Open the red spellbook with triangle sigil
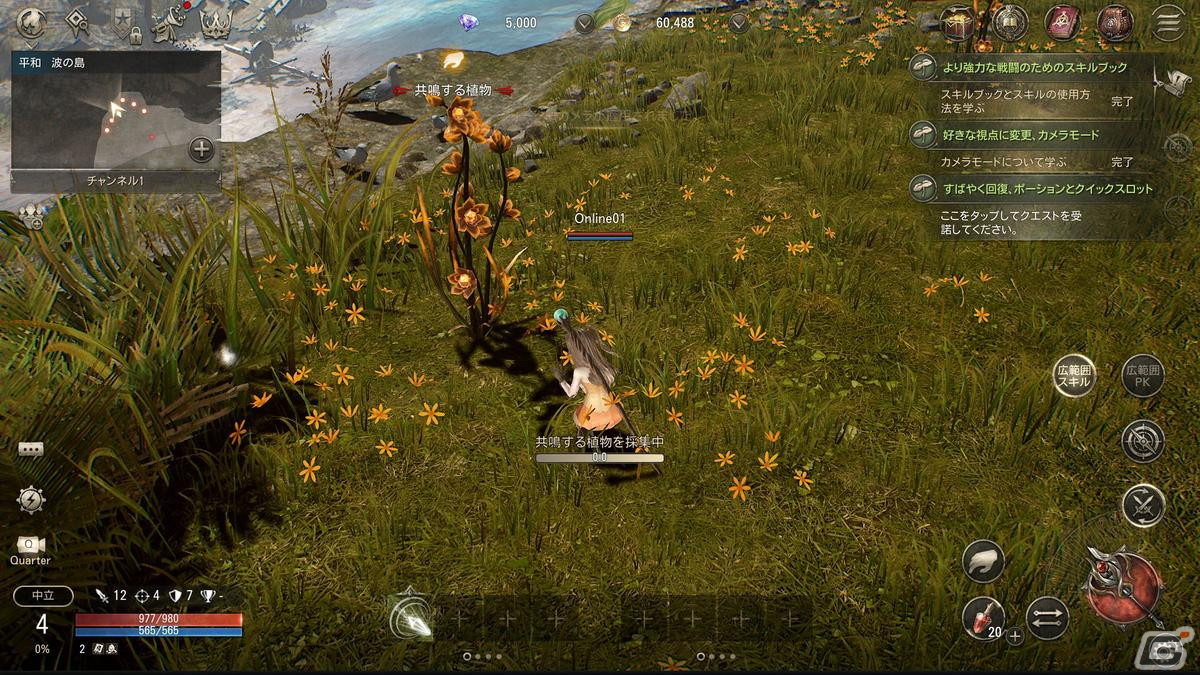The image size is (1200, 675). (1063, 22)
